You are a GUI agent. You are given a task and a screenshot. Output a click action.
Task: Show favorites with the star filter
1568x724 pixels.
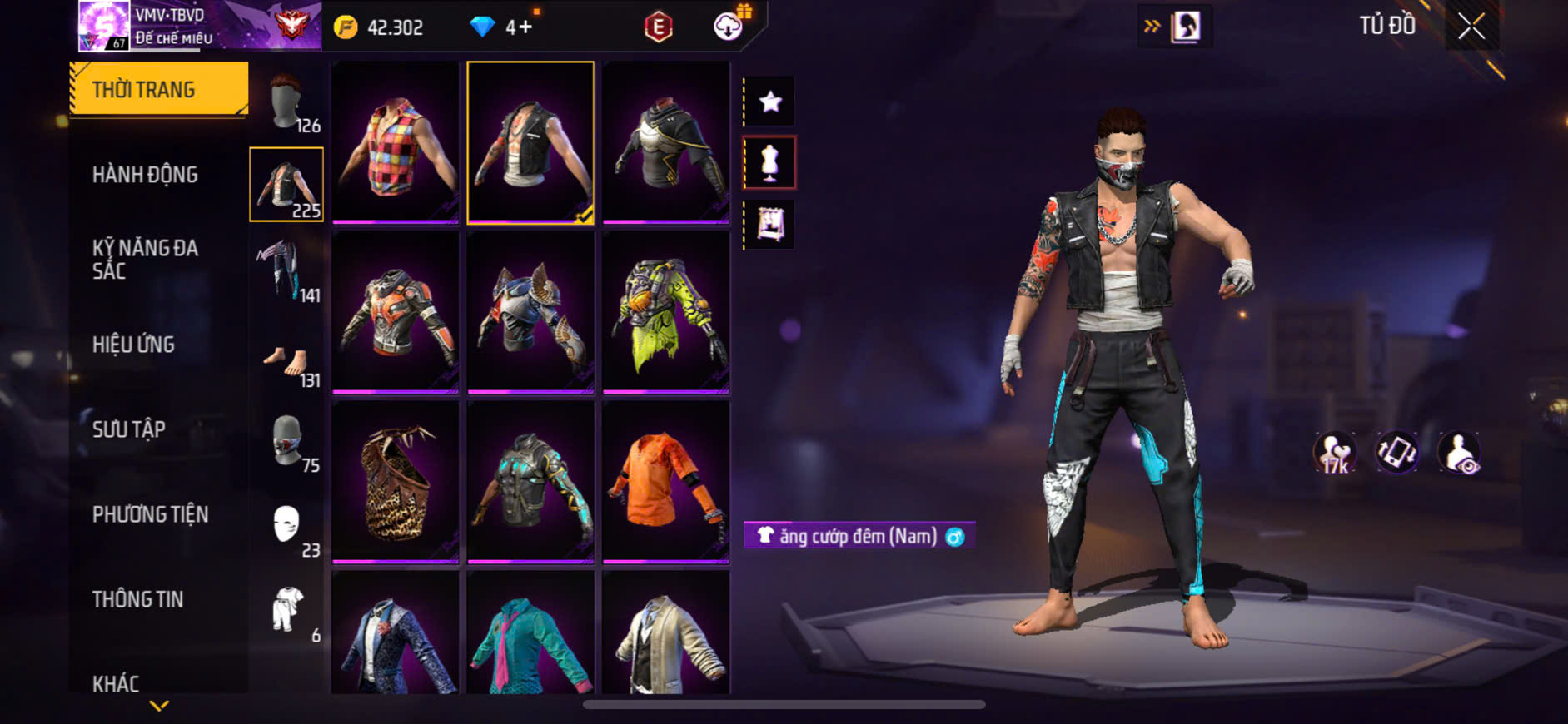point(770,102)
